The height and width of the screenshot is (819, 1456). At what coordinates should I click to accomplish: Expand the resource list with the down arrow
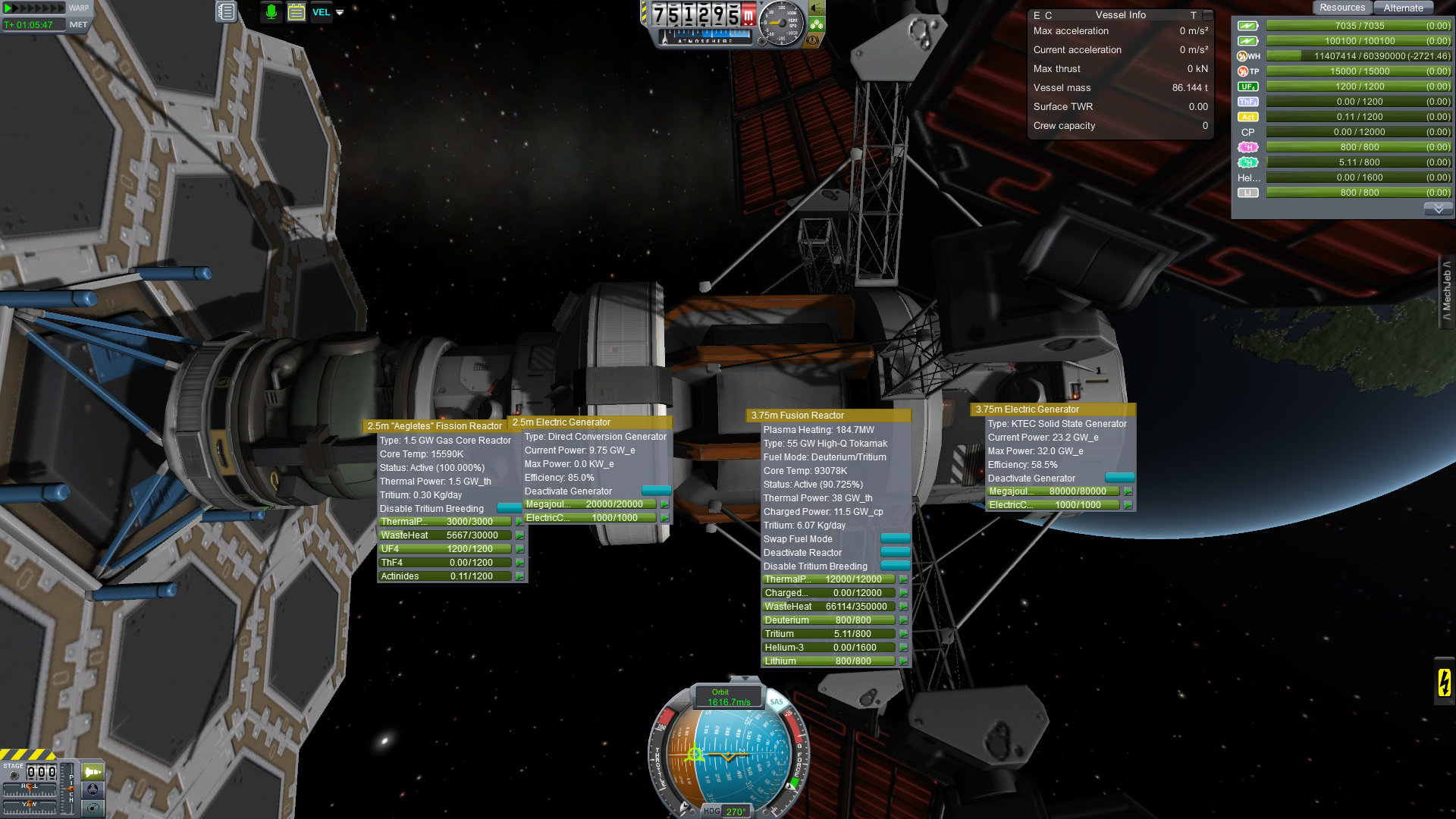pyautogui.click(x=1438, y=209)
